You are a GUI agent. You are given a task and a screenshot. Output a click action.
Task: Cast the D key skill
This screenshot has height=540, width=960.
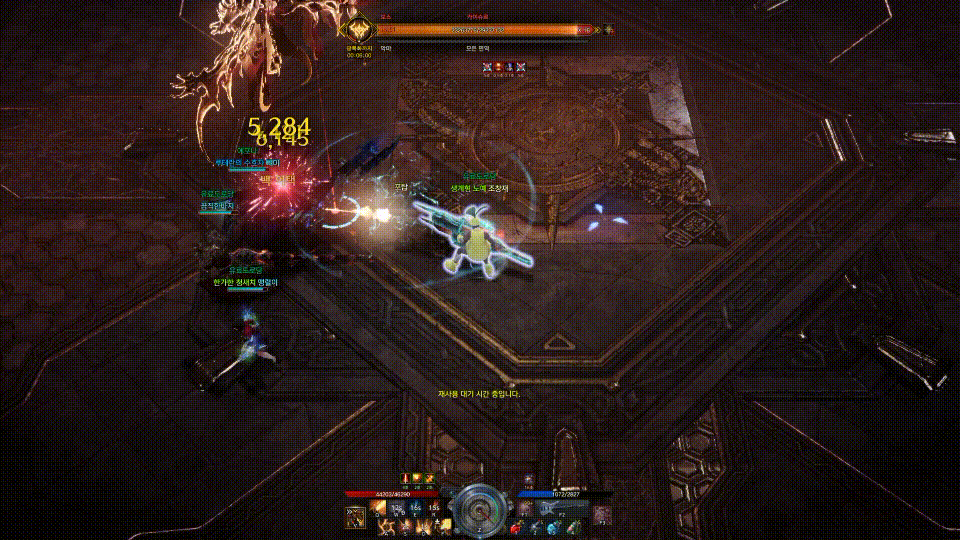click(x=424, y=525)
